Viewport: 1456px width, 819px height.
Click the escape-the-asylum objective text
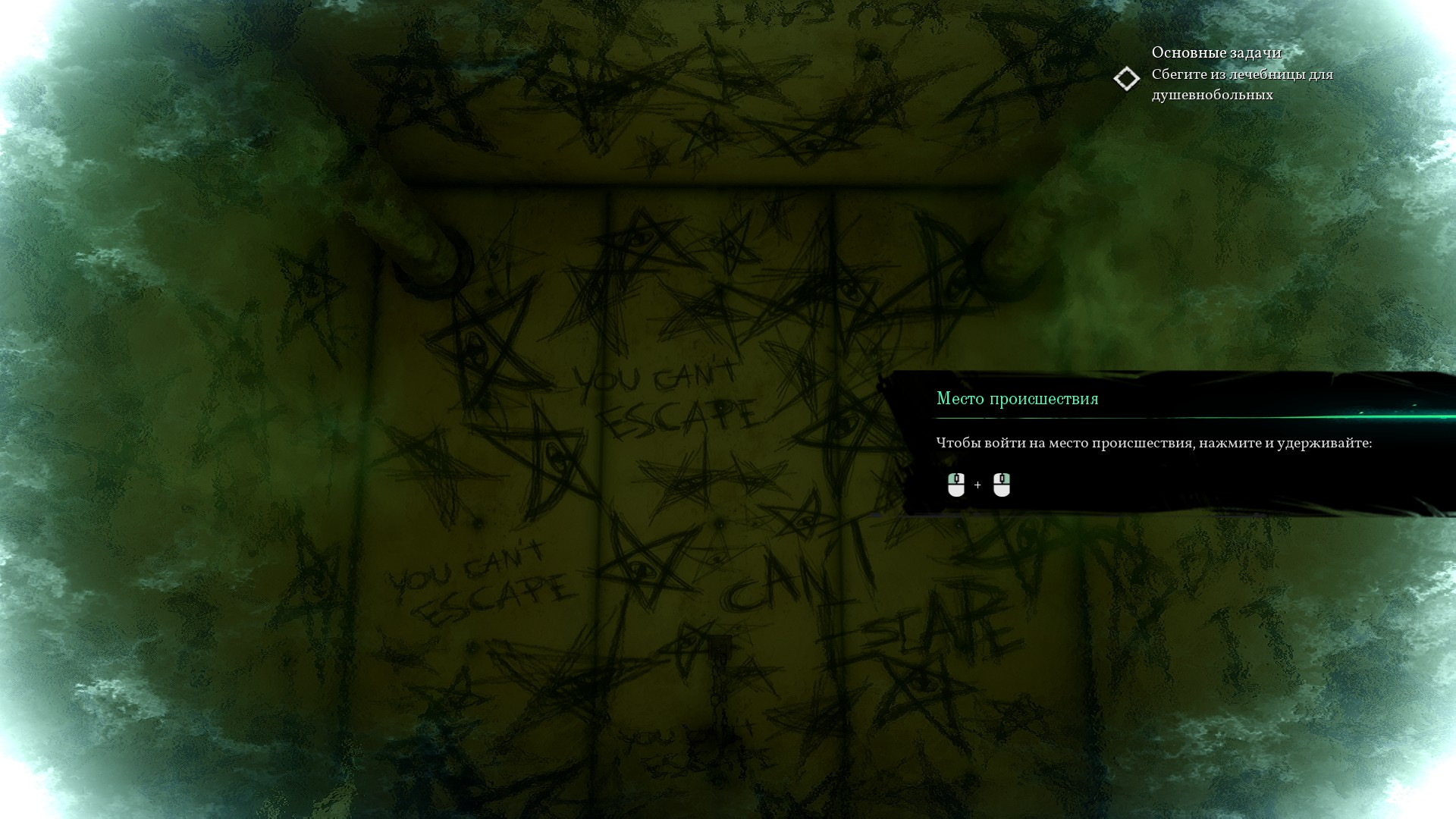click(1241, 84)
